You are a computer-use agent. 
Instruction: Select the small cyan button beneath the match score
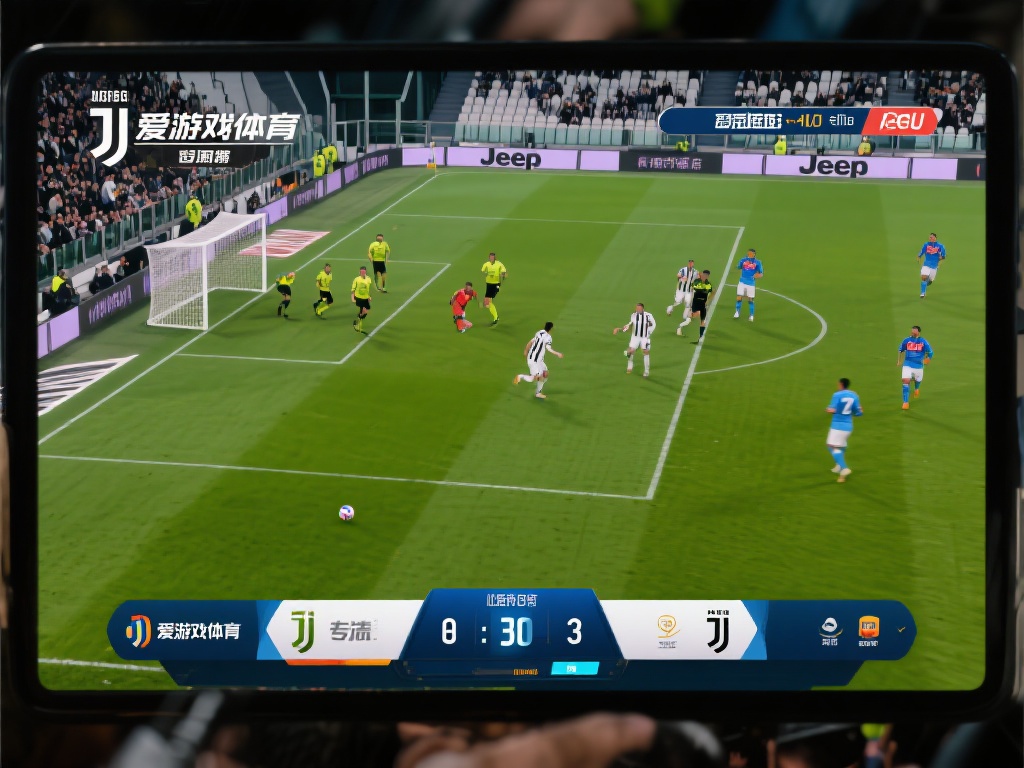pos(575,668)
